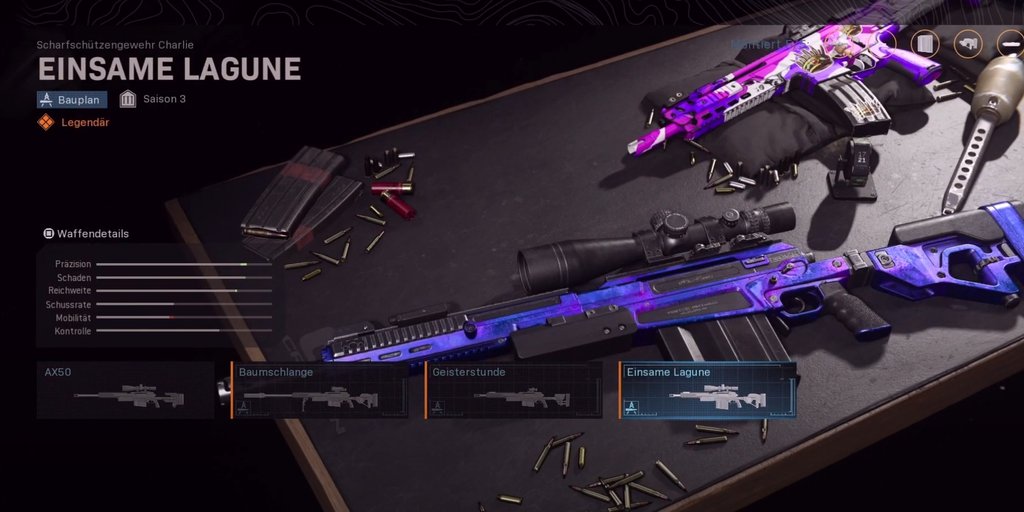Select the base AX50 weapon tile
The image size is (1024, 512).
pos(126,390)
